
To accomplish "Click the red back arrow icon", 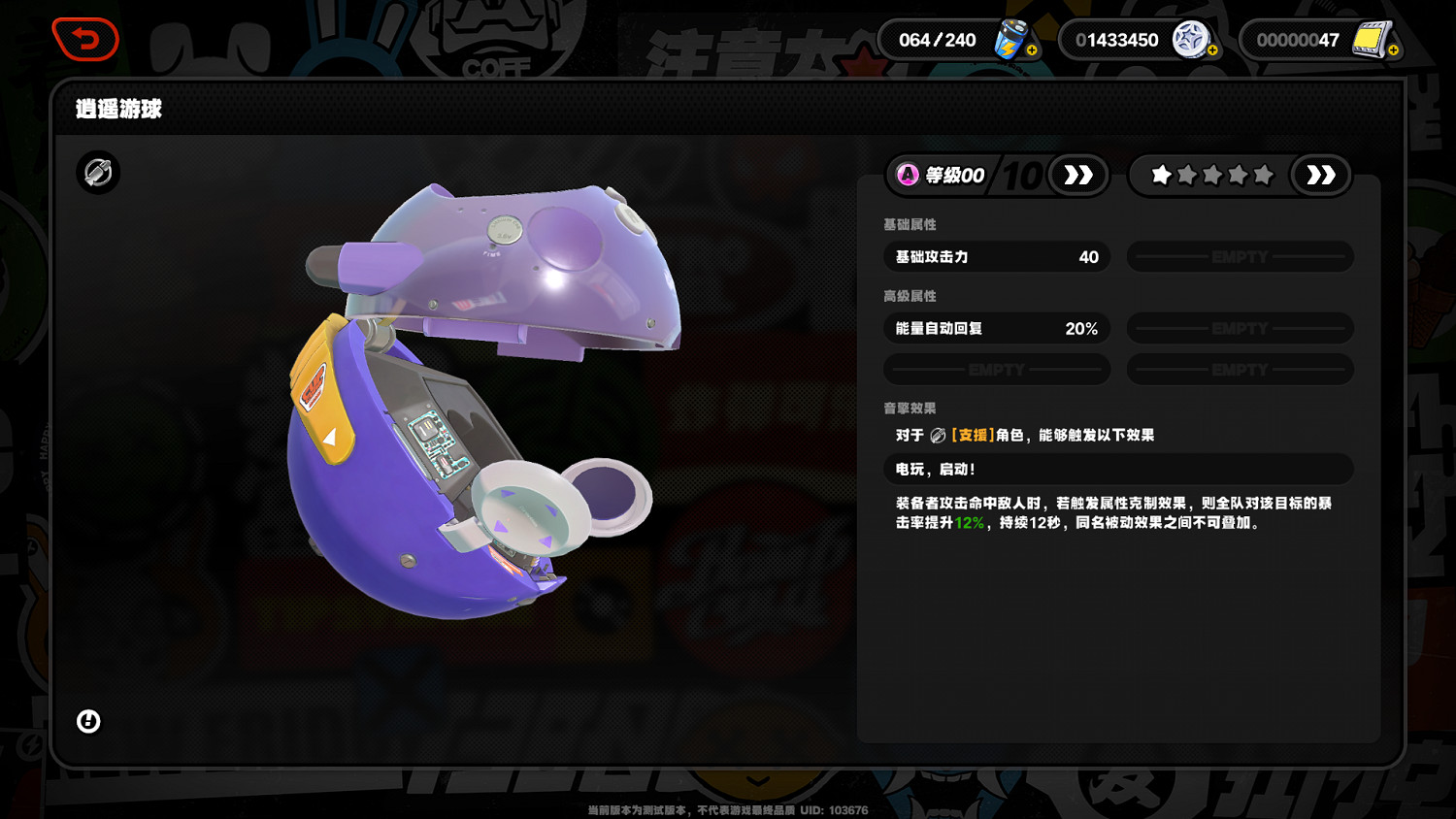I will pyautogui.click(x=85, y=40).
